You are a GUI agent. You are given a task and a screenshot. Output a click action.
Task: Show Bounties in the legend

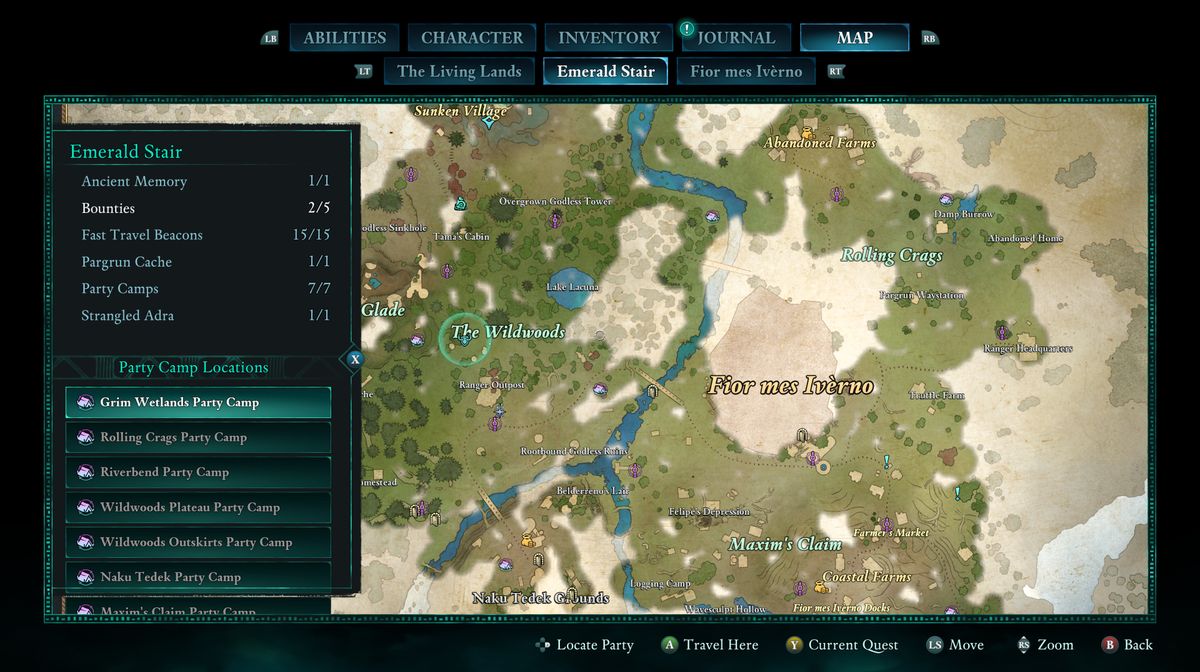pyautogui.click(x=205, y=208)
